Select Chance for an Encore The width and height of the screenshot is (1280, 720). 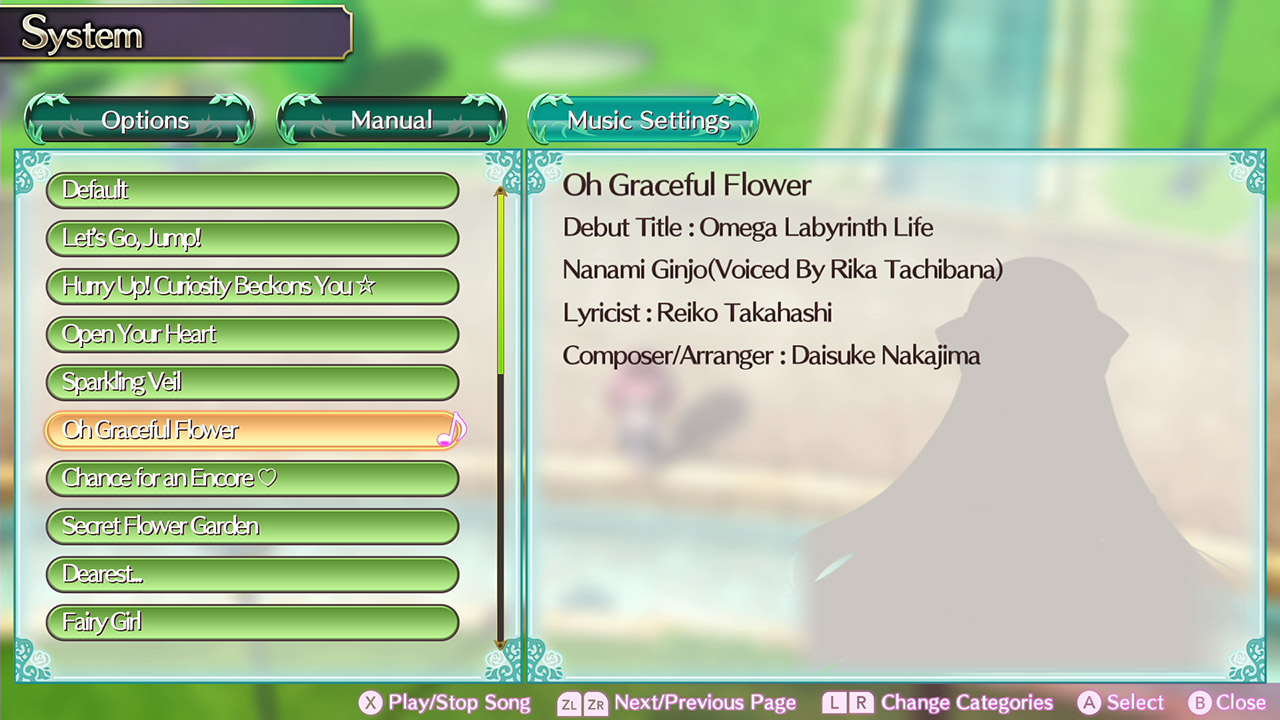252,478
